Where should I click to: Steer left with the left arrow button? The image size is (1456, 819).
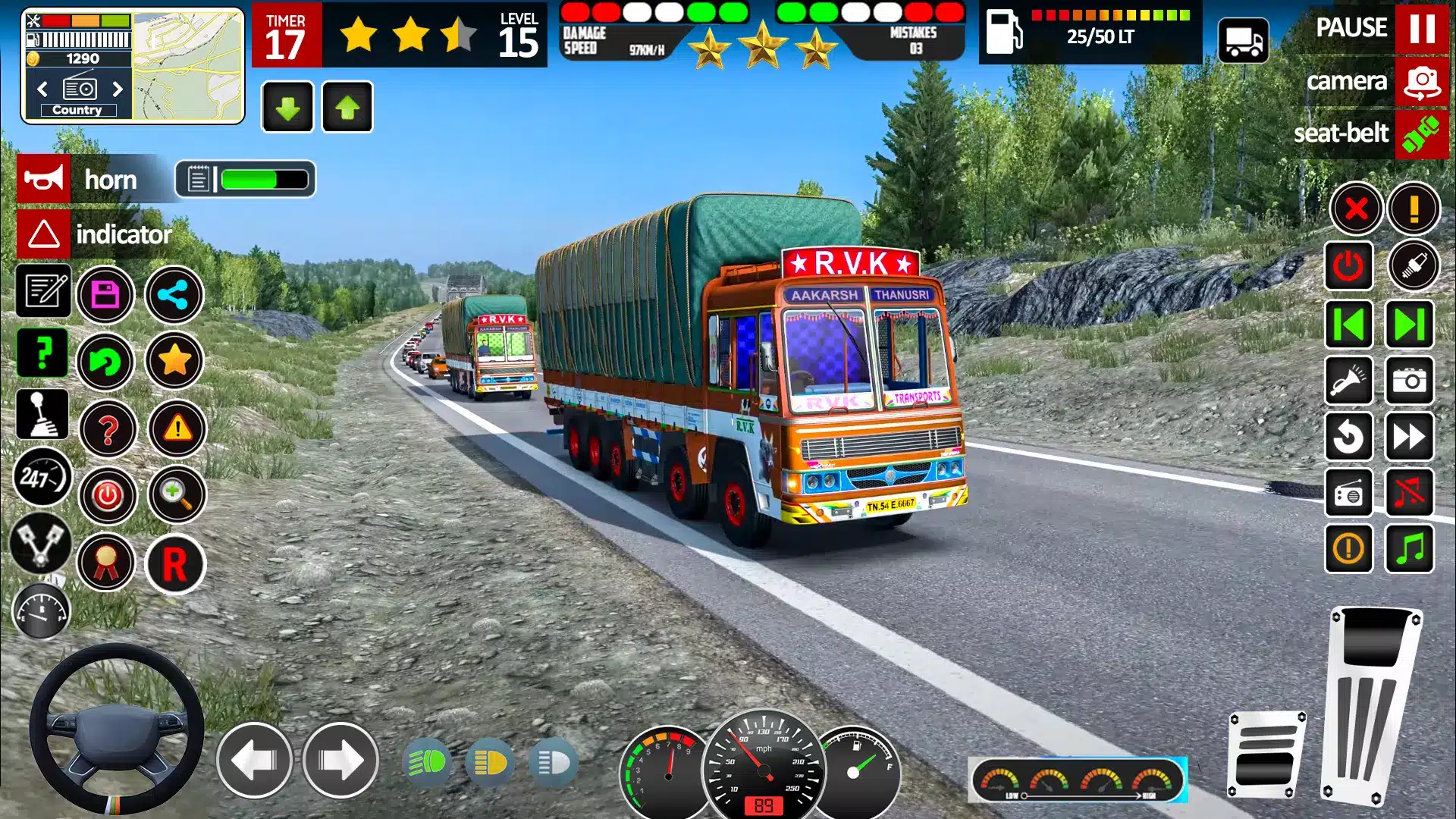pos(255,761)
